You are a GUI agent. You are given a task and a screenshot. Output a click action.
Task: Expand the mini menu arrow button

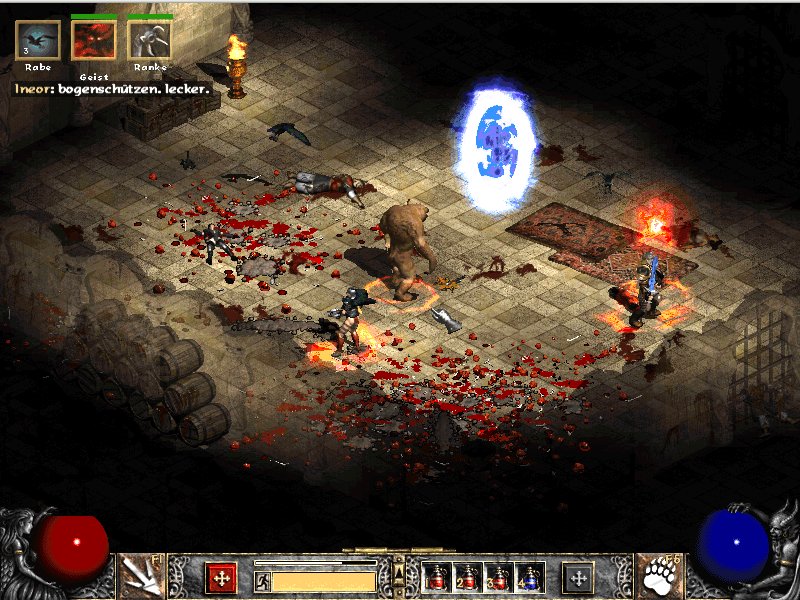[399, 572]
